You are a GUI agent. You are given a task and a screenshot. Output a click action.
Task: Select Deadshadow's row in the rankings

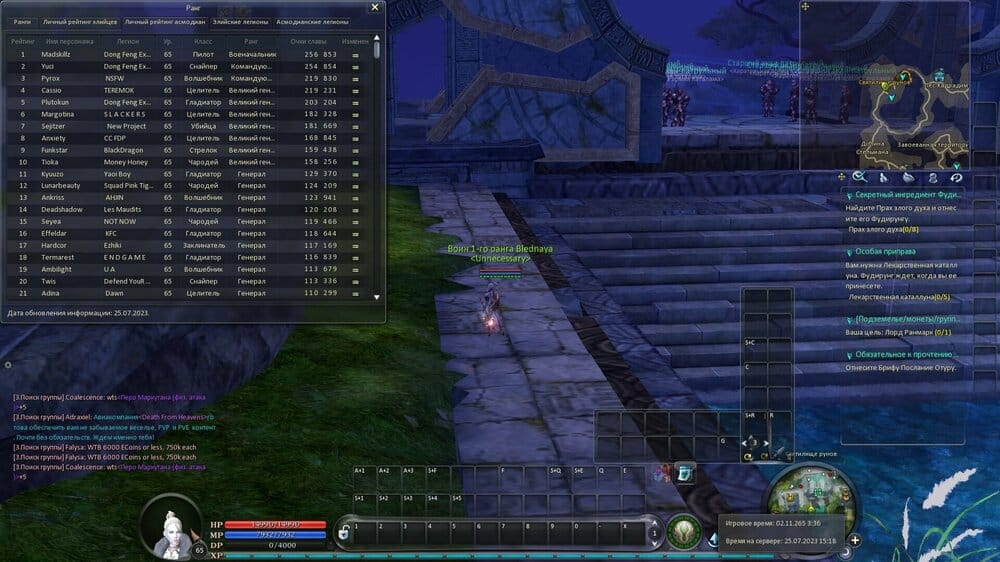[x=63, y=209]
